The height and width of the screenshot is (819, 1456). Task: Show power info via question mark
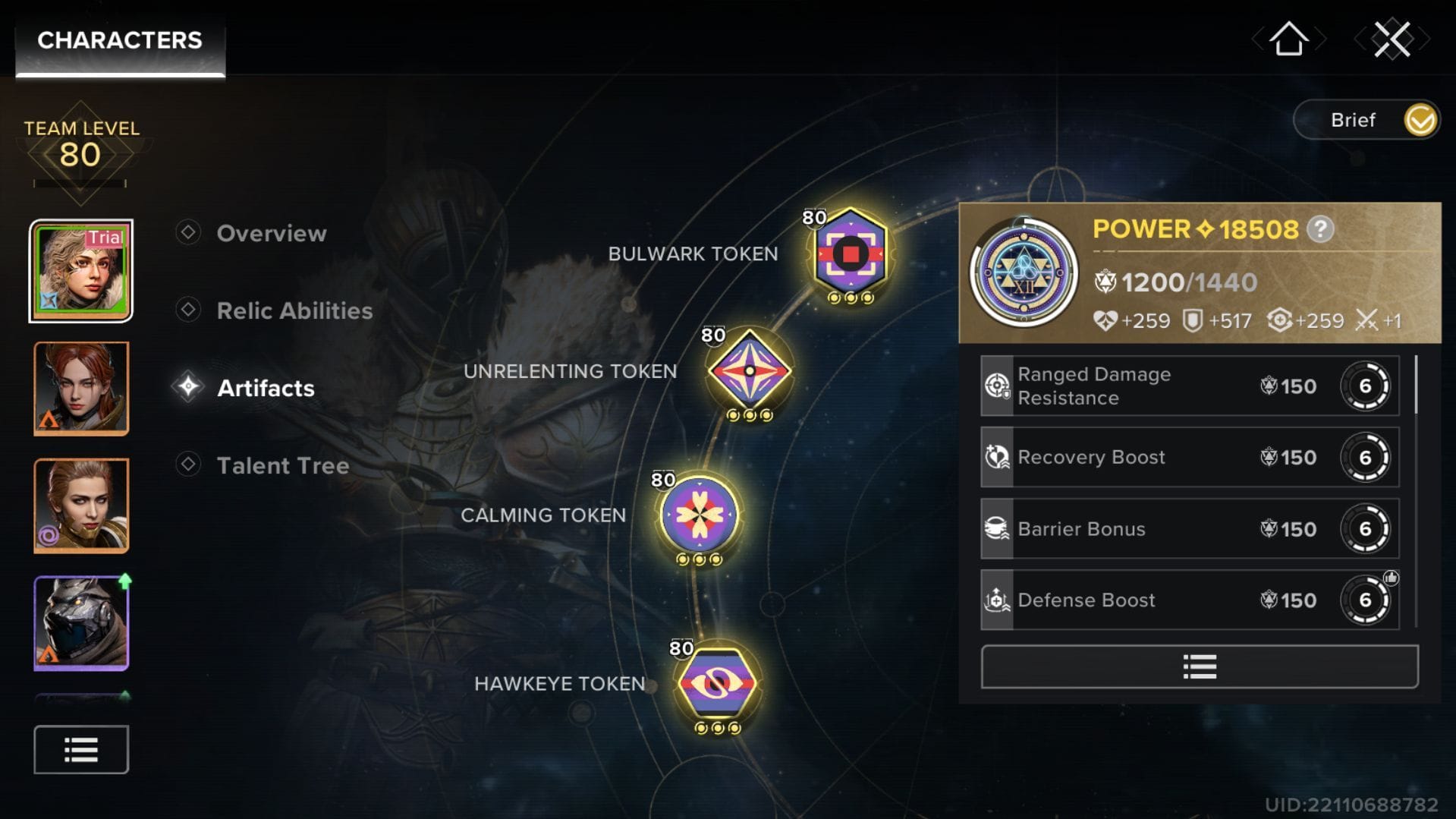(x=1320, y=229)
